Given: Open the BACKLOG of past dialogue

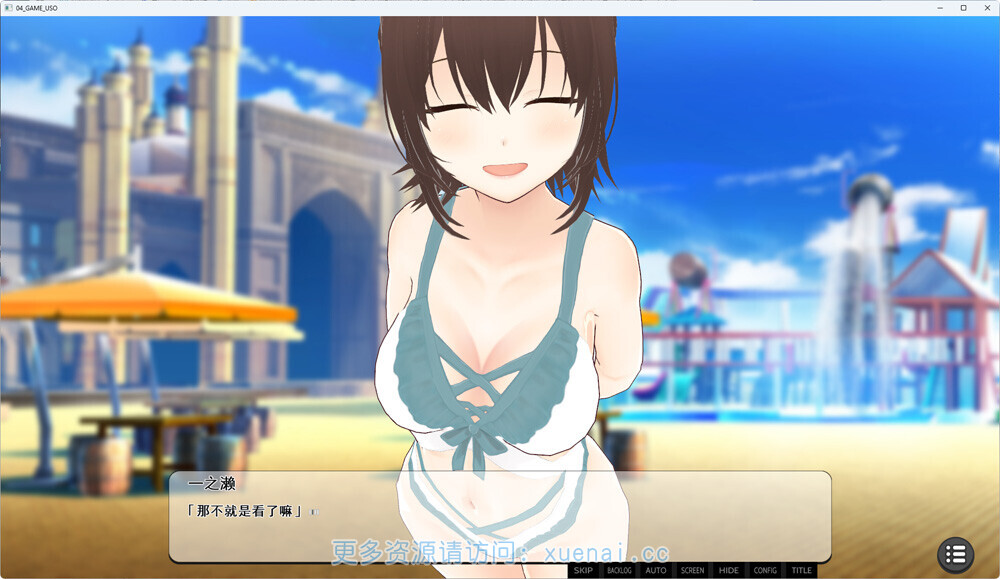Looking at the screenshot, I should [x=619, y=571].
